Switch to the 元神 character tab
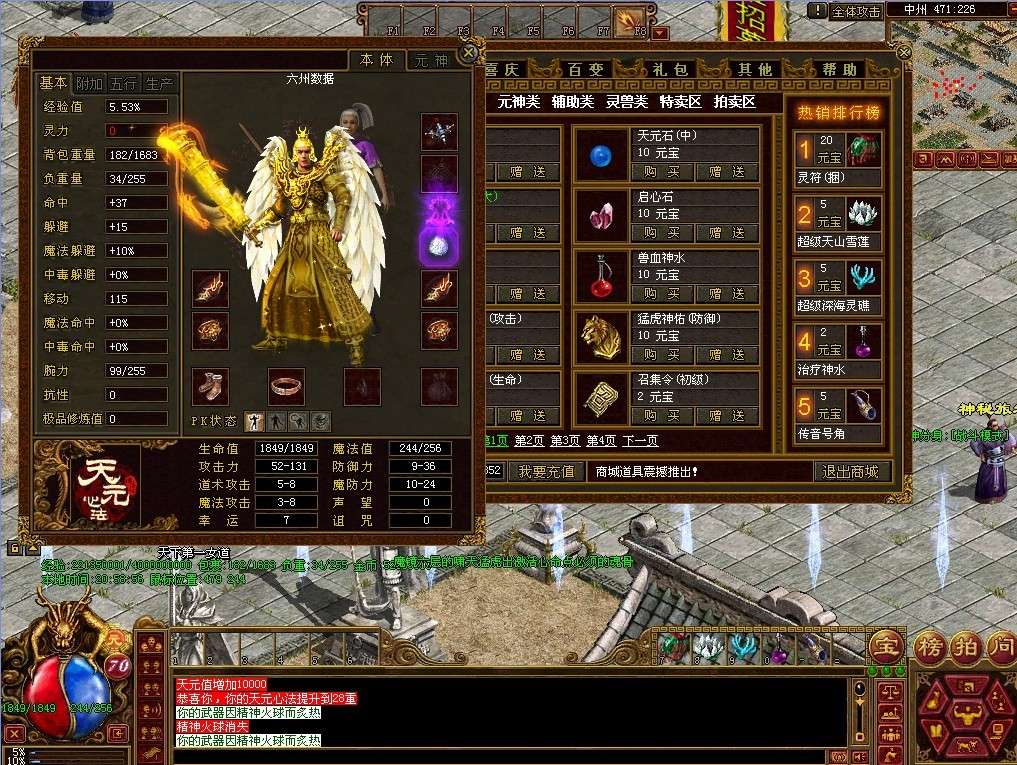The height and width of the screenshot is (765, 1017). 432,60
